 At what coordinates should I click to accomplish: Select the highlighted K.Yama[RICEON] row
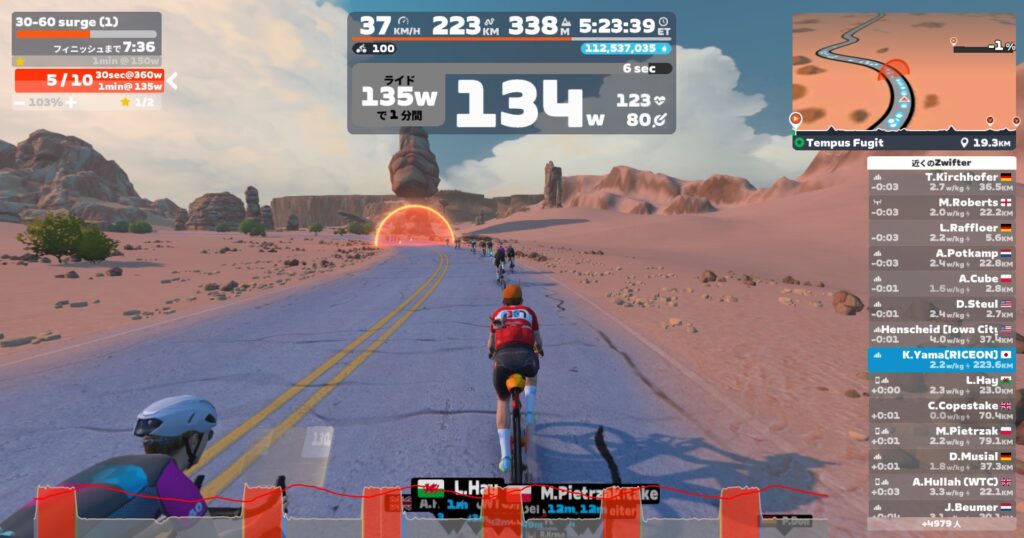941,360
